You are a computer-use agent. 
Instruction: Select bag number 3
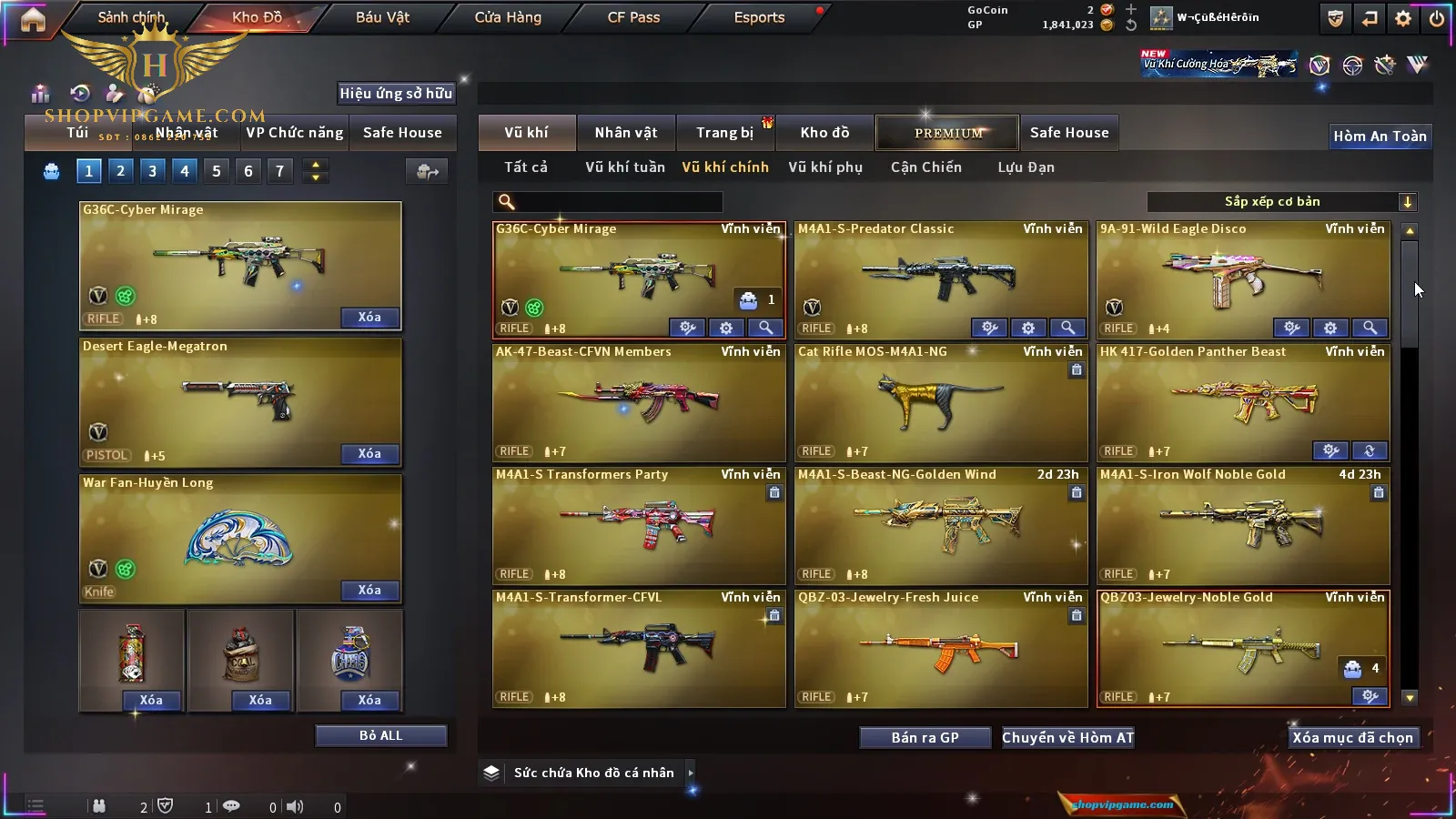(152, 171)
